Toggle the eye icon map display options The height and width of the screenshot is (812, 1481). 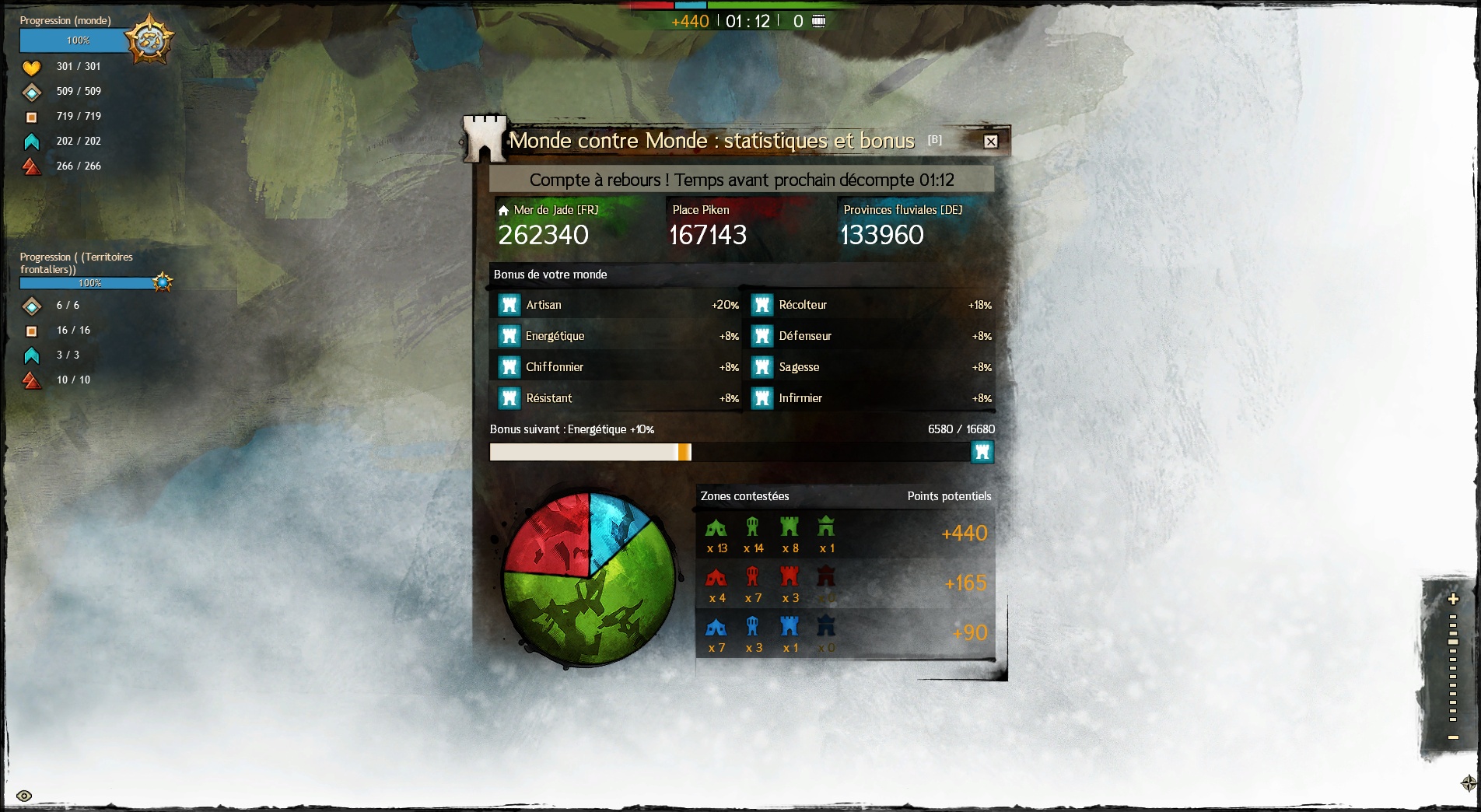click(24, 796)
